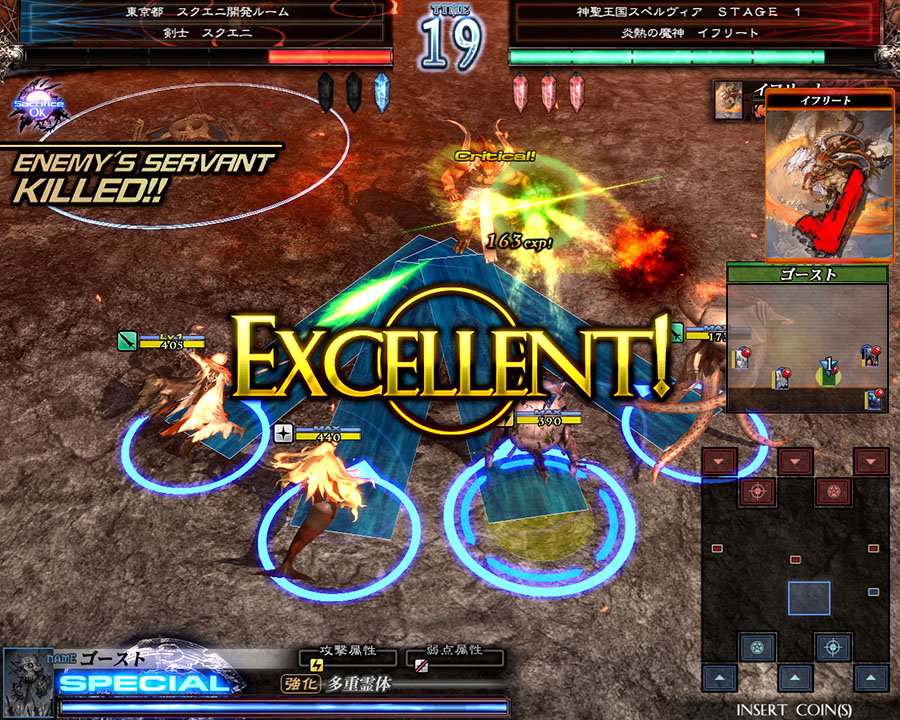Select the green-highlighted unit marker on minimap
The image size is (900, 720).
point(826,373)
